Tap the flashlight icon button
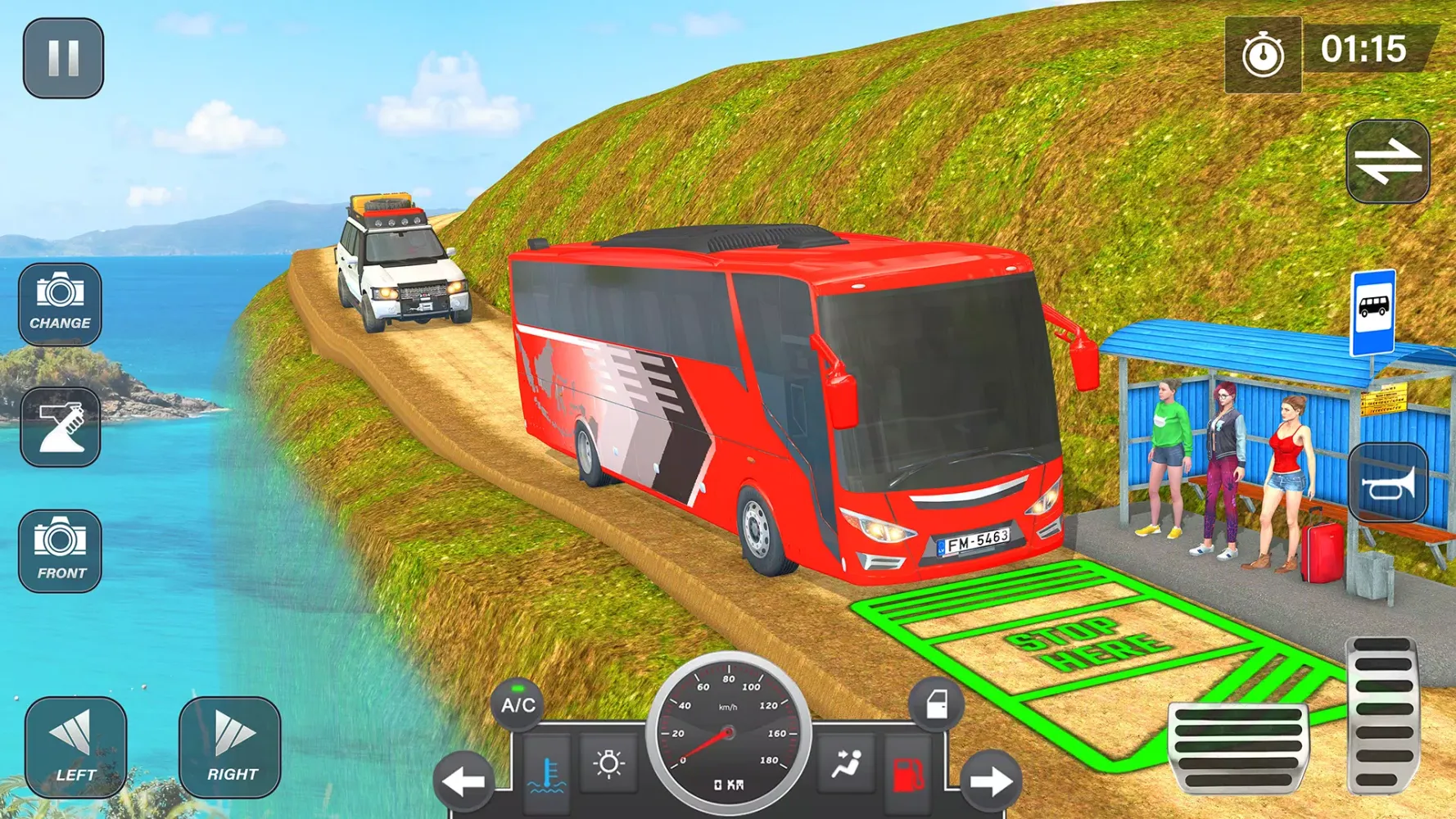Viewport: 1456px width, 819px height. coord(60,427)
